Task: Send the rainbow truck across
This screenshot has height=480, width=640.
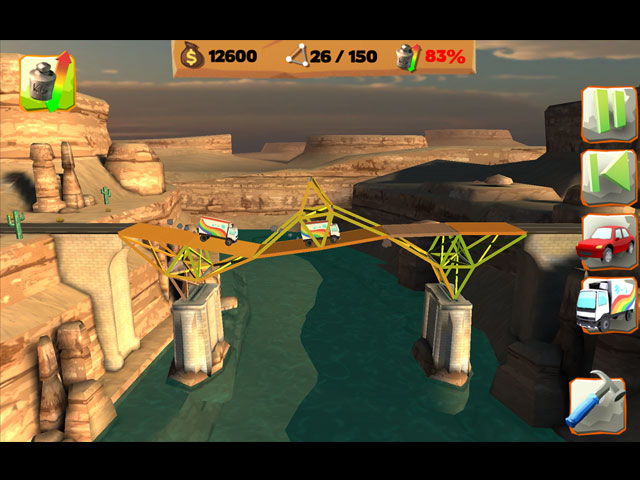Action: pyautogui.click(x=609, y=304)
